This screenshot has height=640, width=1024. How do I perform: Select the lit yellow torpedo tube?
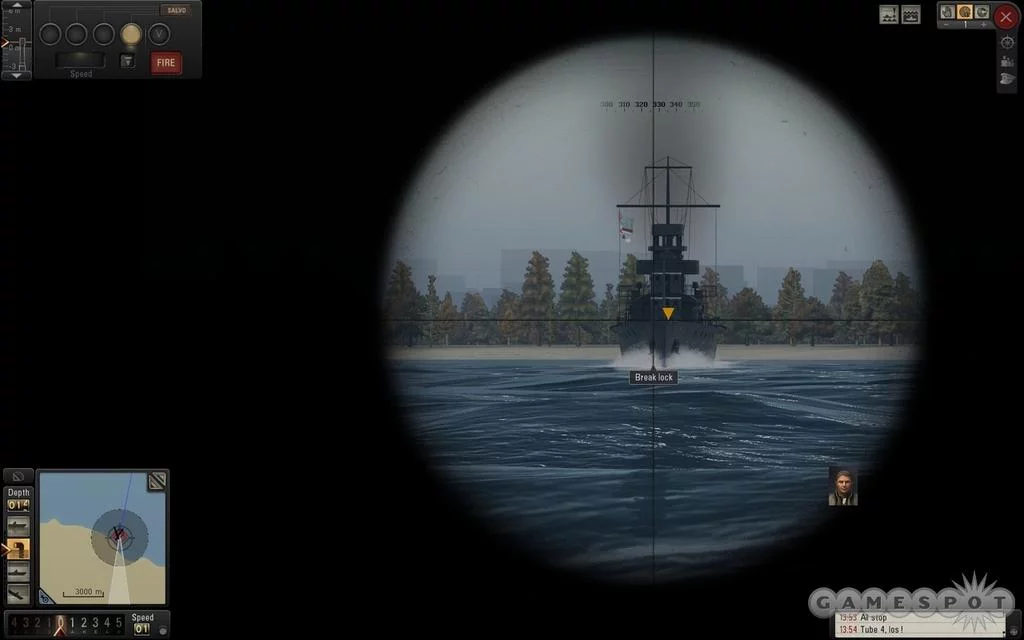pos(131,34)
